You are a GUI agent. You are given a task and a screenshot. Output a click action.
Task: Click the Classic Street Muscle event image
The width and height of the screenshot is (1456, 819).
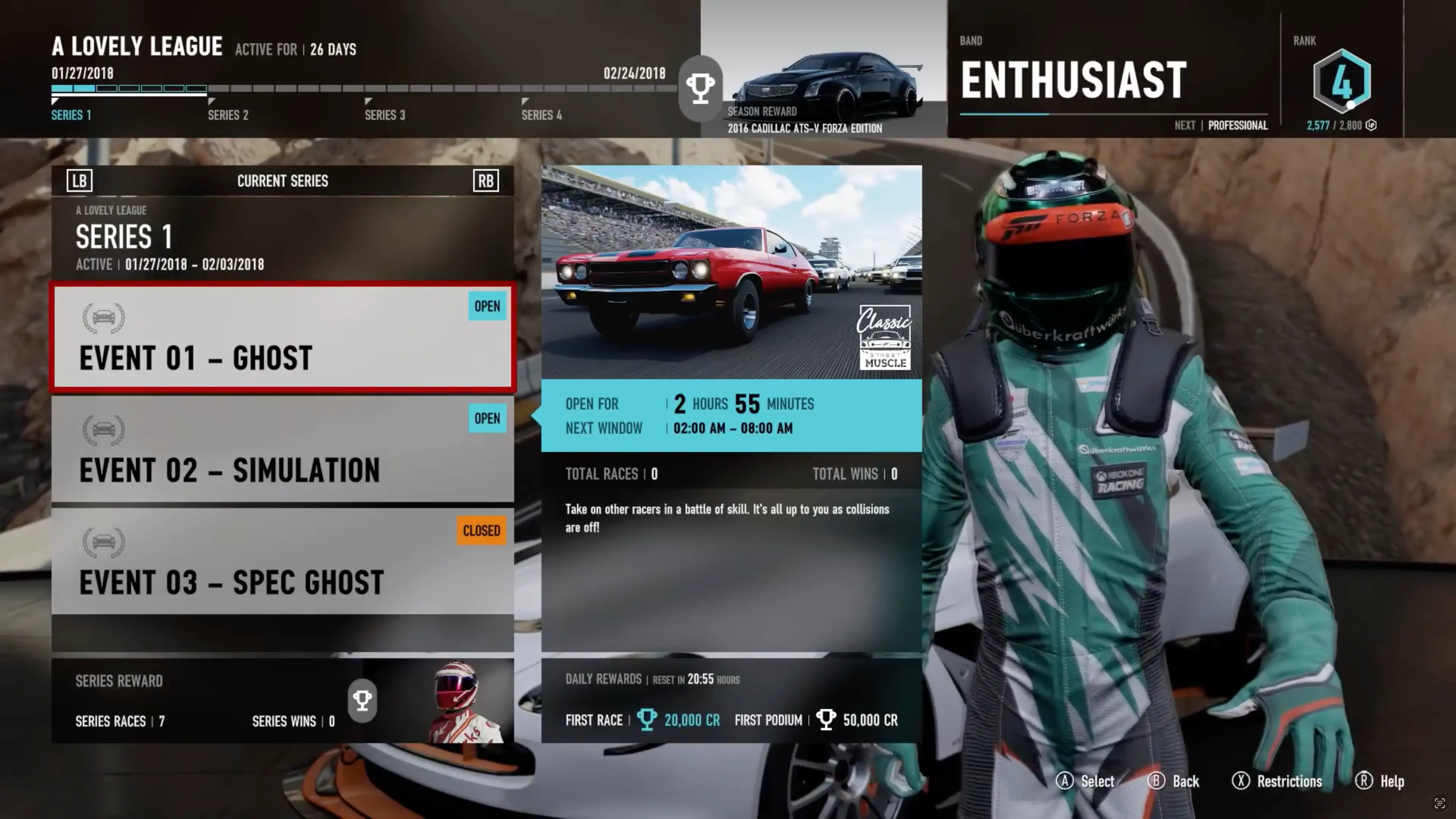coord(731,272)
